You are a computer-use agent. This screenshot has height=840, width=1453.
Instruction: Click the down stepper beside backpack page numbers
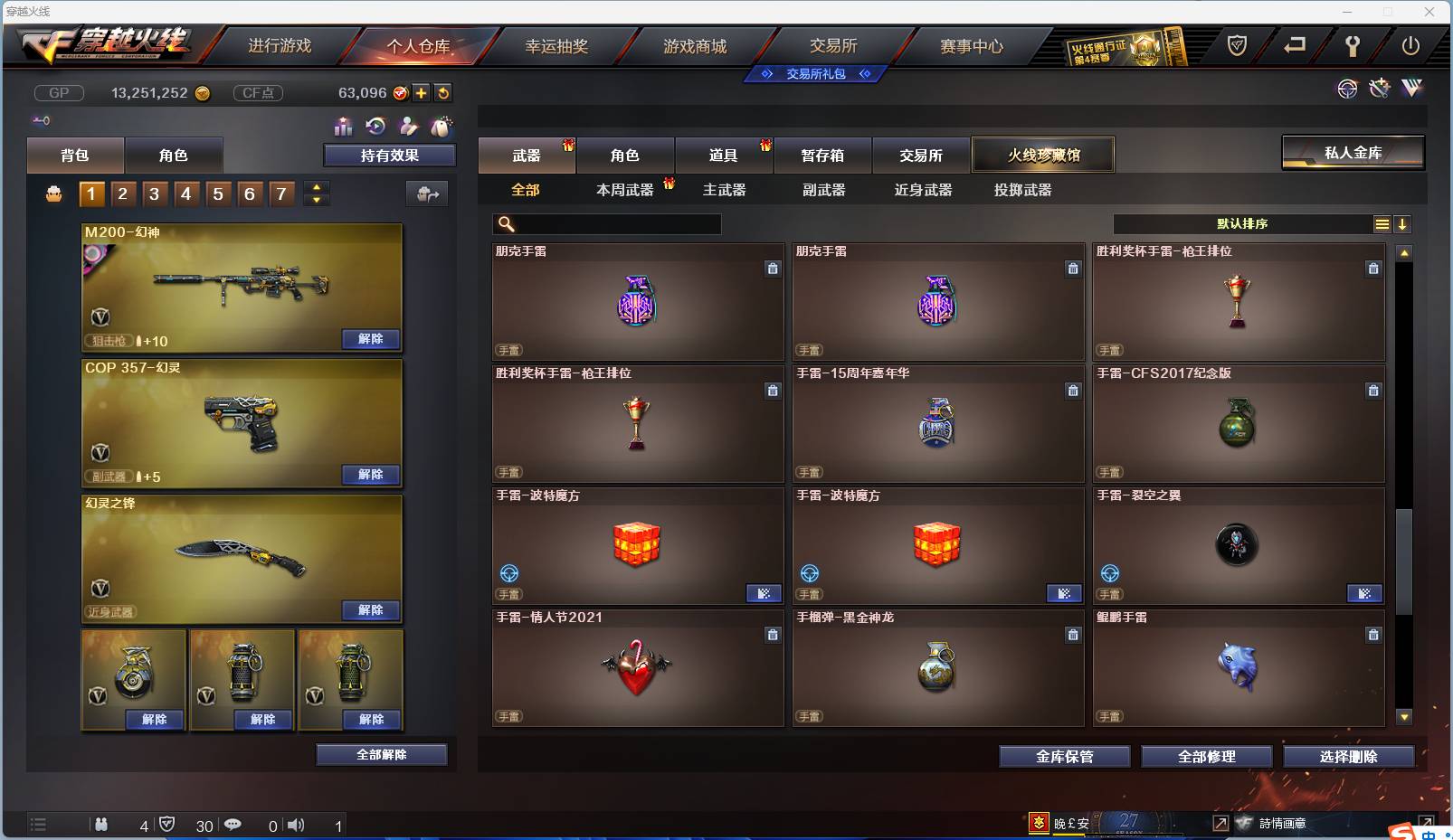pos(316,201)
